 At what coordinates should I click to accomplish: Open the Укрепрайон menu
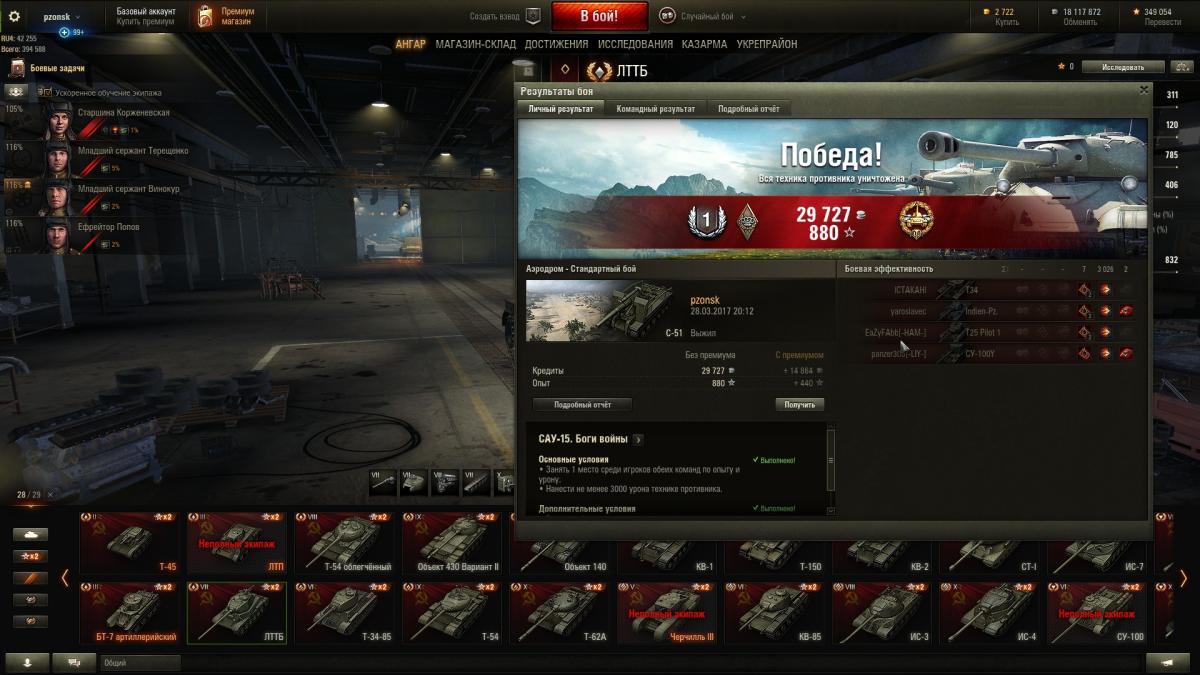click(767, 44)
